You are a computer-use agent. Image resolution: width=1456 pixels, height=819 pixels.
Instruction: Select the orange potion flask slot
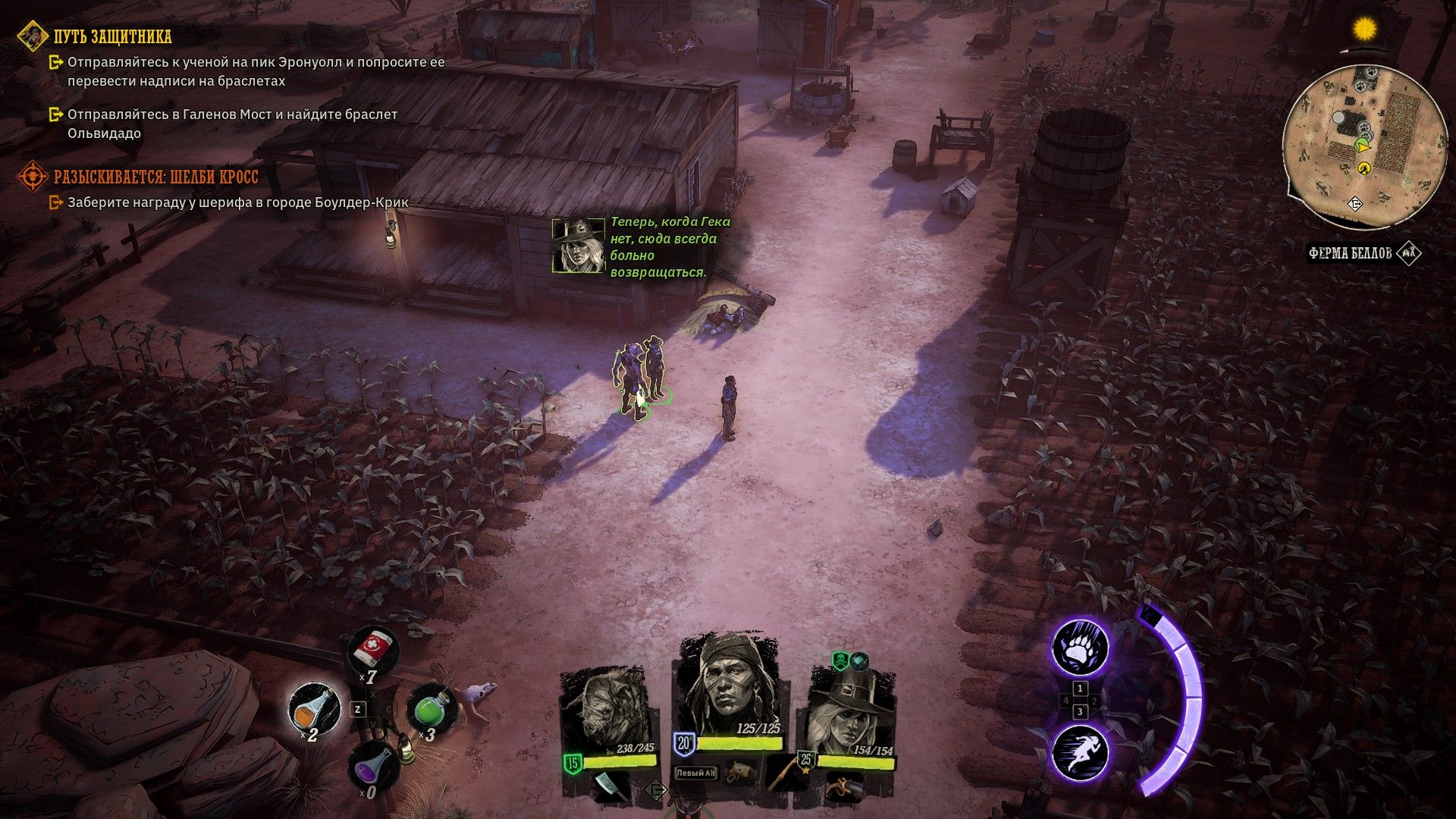(x=315, y=708)
